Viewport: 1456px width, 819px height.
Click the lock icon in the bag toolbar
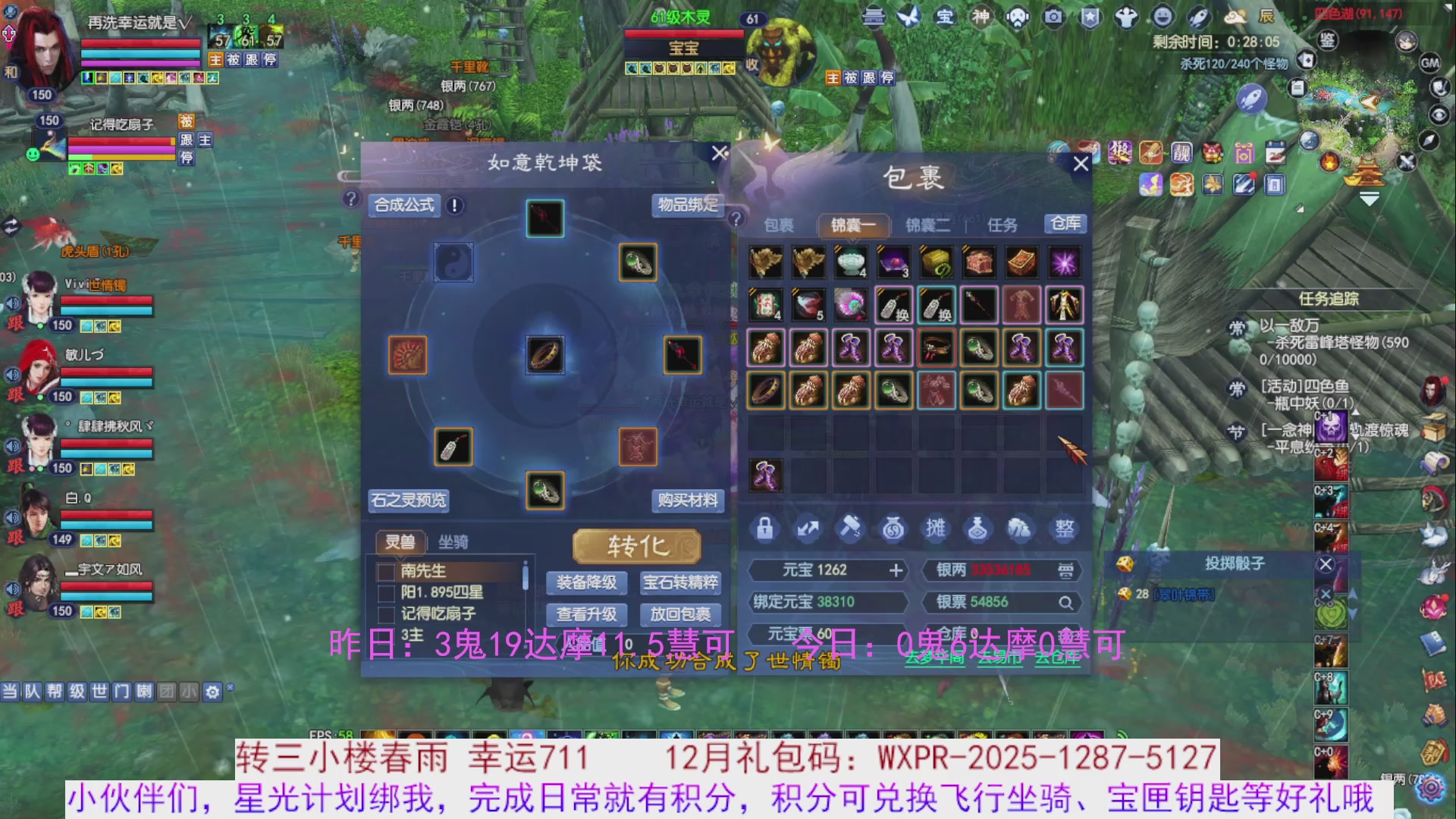tap(764, 529)
